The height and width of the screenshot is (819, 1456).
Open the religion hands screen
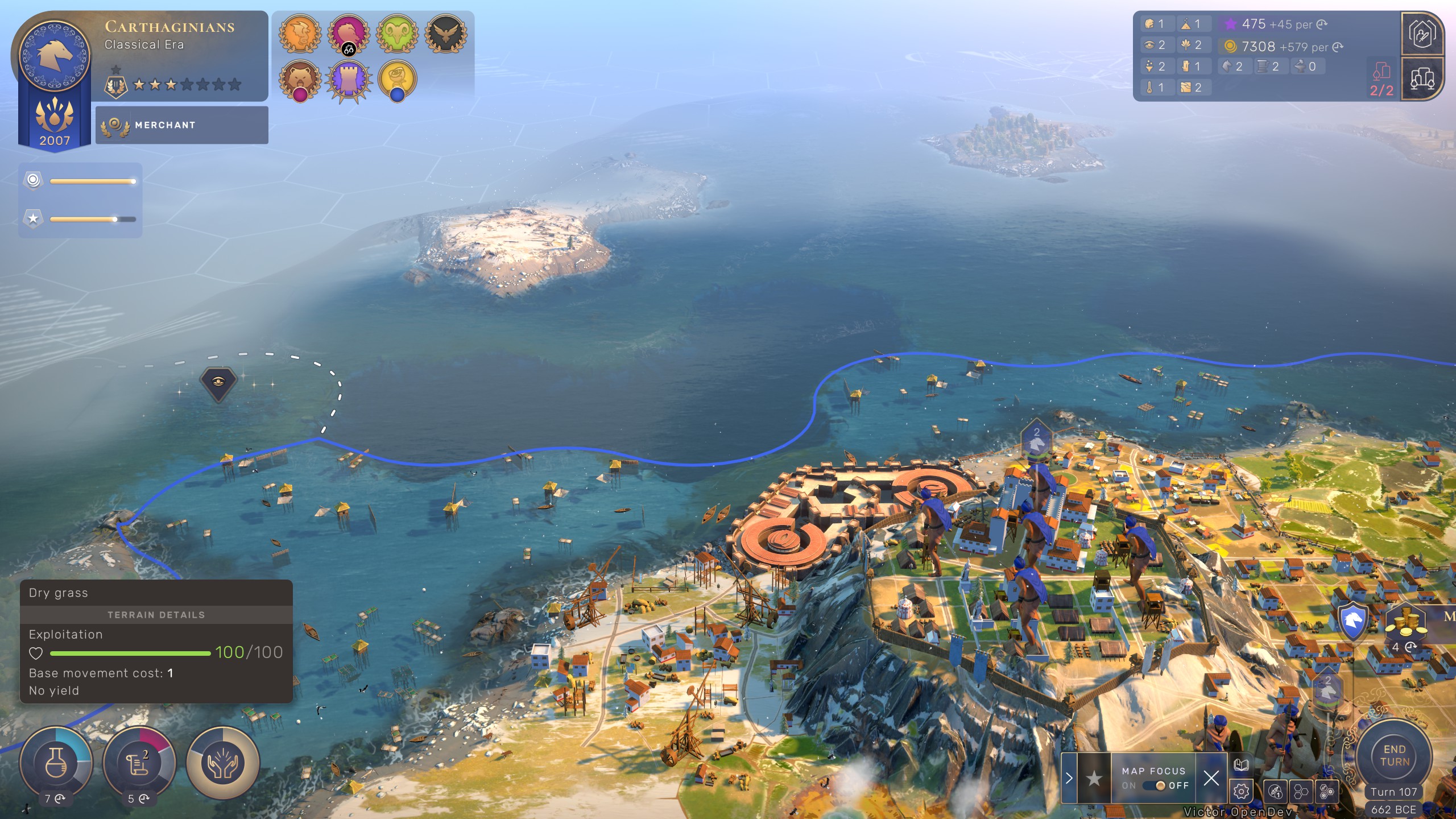pos(222,762)
